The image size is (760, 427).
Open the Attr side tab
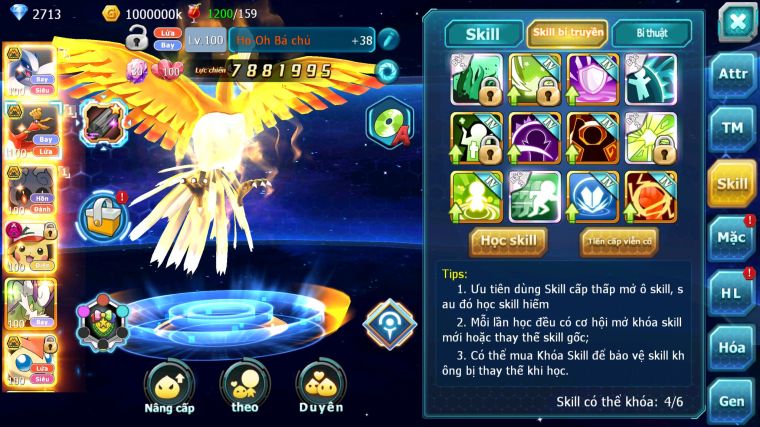tap(732, 74)
